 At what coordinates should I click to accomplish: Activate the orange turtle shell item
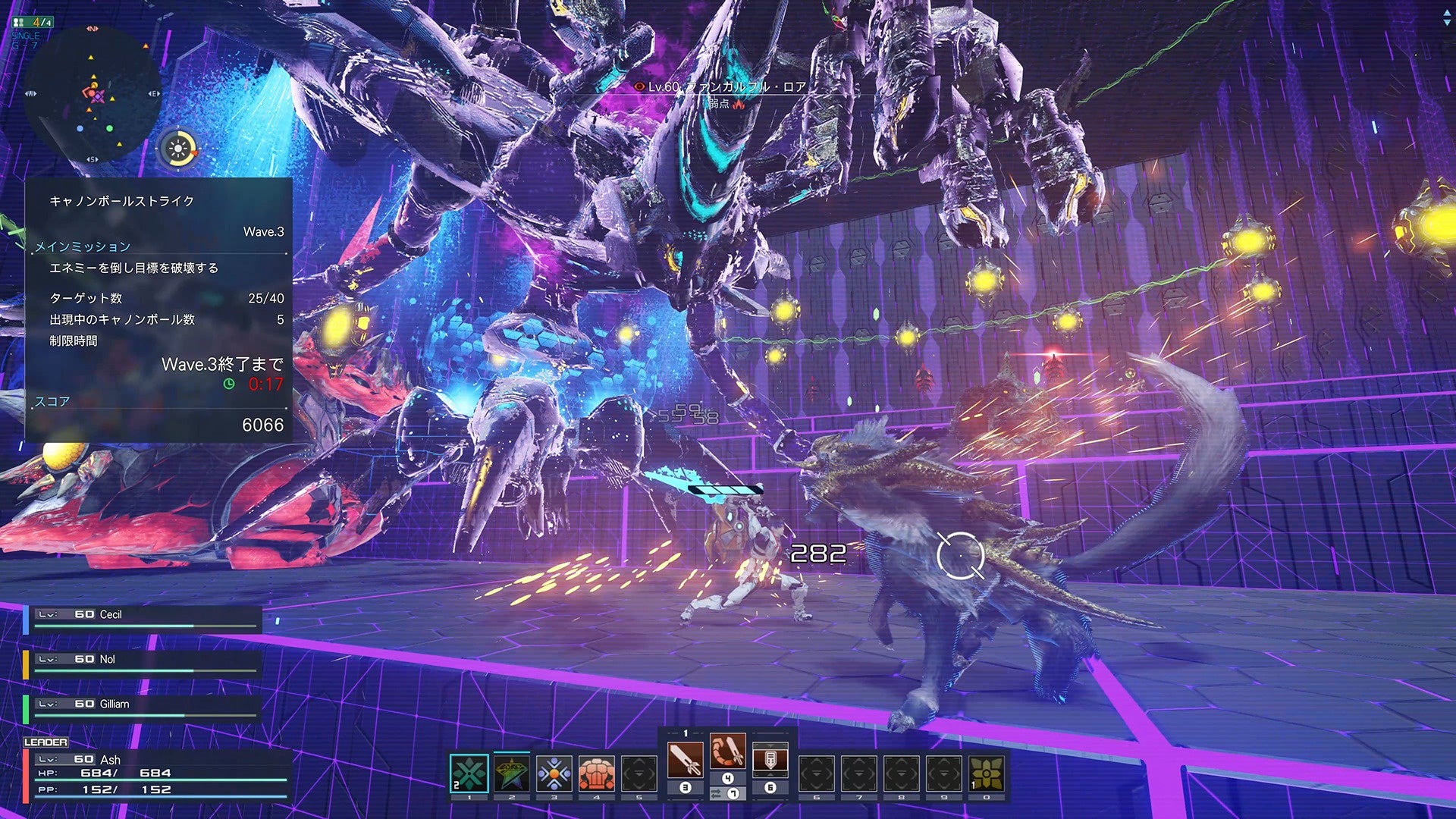[597, 773]
